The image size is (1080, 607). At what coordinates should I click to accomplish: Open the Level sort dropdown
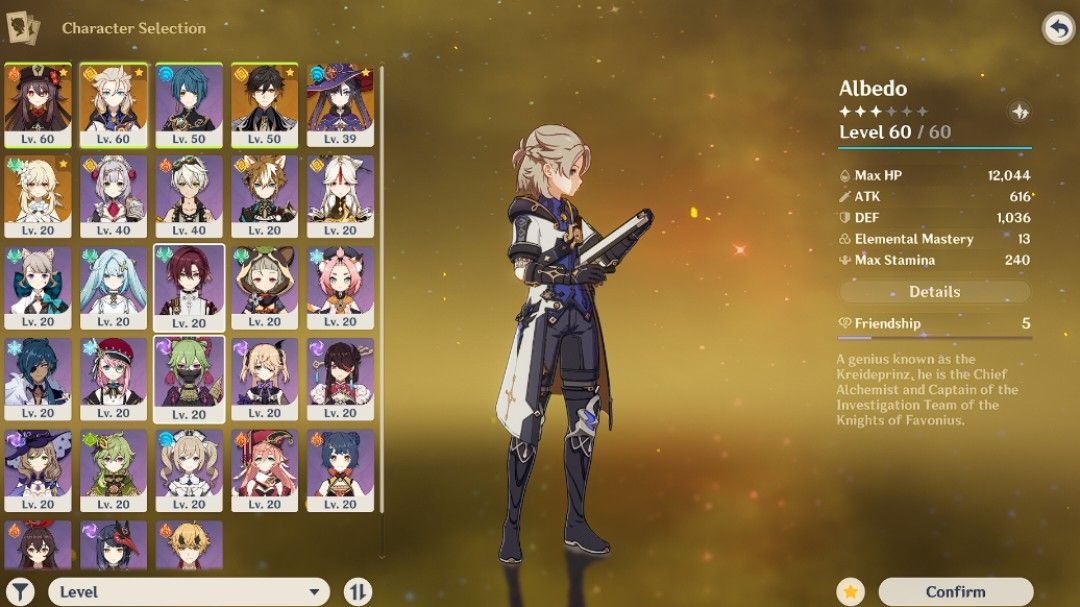pyautogui.click(x=189, y=591)
